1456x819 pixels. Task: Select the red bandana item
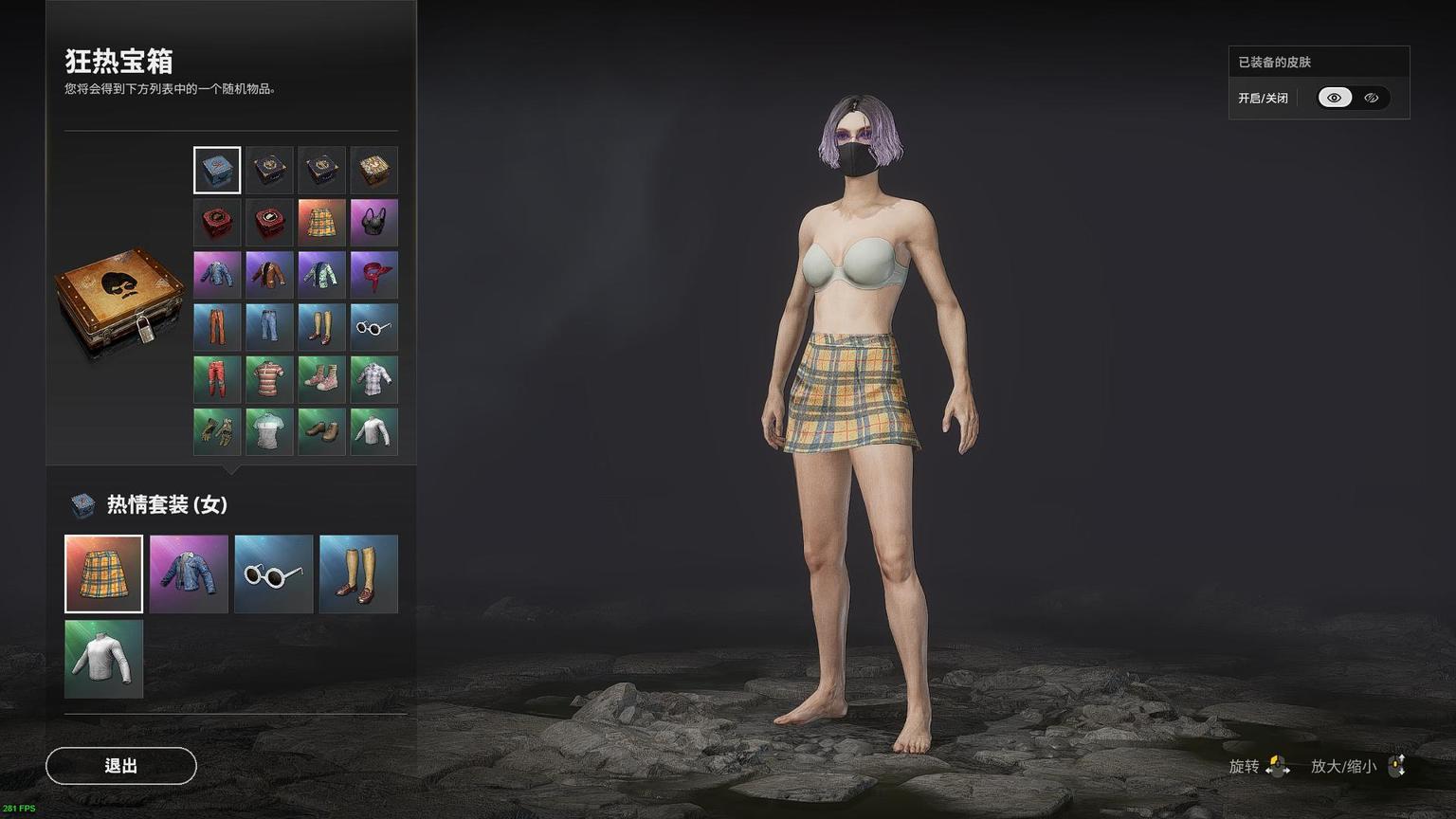[373, 275]
